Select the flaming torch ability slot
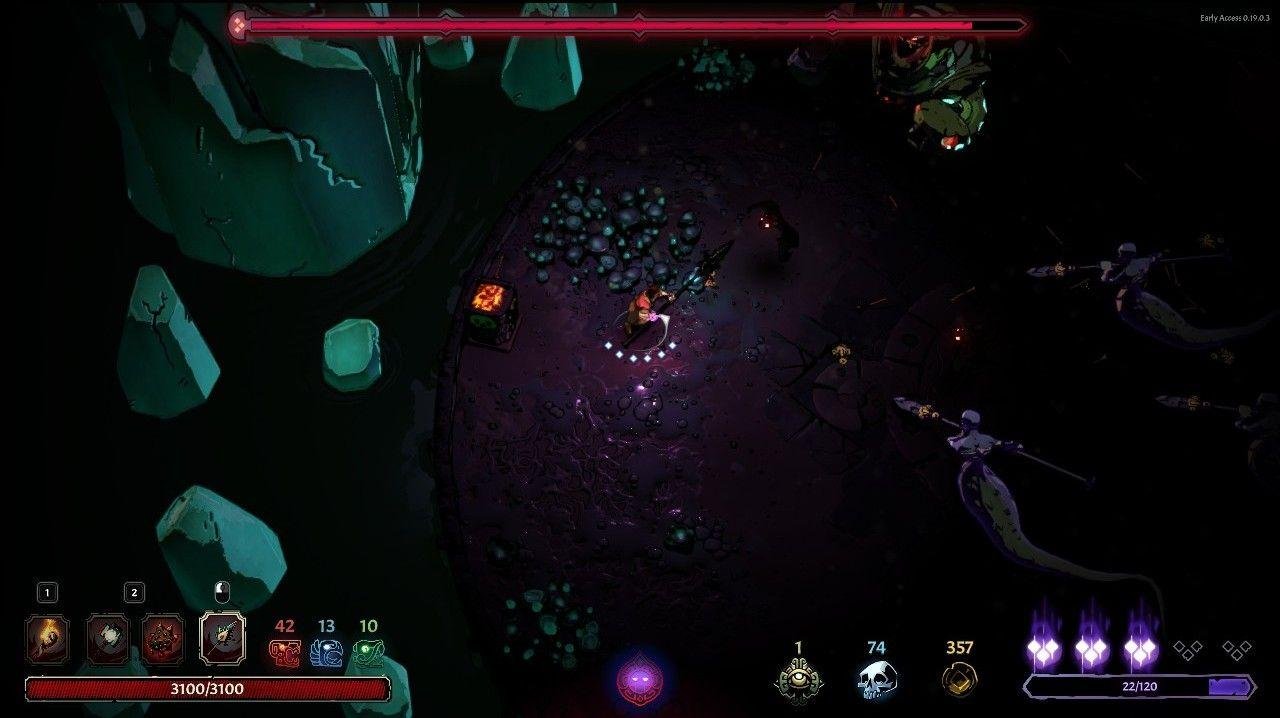The width and height of the screenshot is (1280, 718). pos(47,639)
